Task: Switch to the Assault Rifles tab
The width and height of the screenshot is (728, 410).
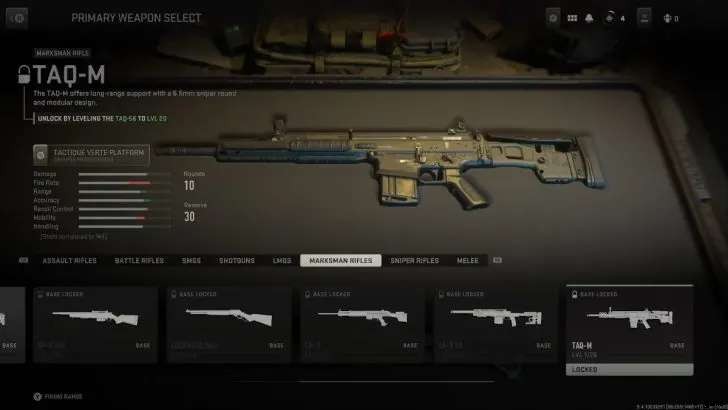Action: (69, 260)
